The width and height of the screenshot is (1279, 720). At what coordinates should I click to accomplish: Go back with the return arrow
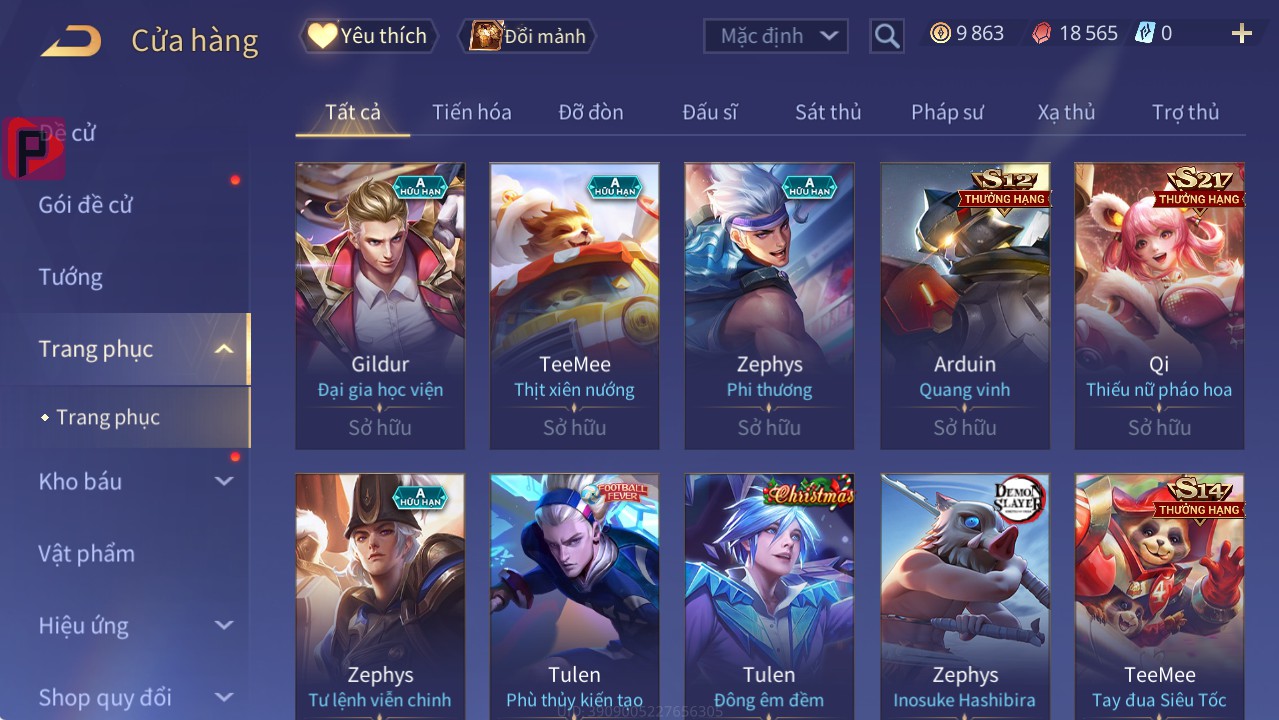pyautogui.click(x=71, y=41)
